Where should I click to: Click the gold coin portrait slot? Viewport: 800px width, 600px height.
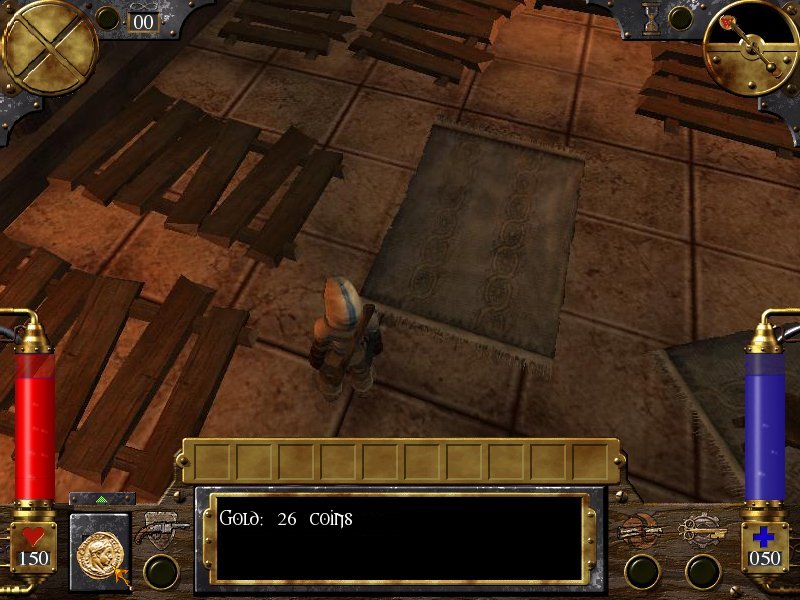[x=101, y=549]
